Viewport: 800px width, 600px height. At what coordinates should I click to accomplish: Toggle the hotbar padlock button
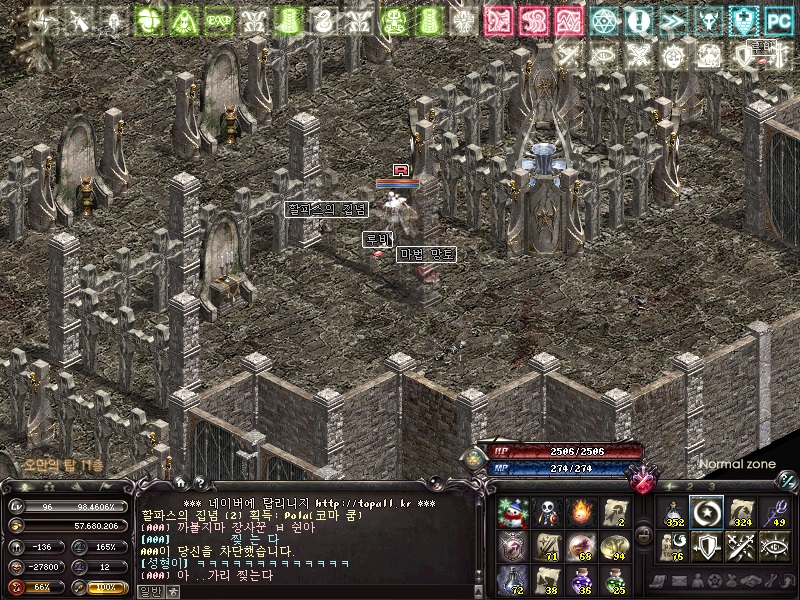(x=645, y=536)
